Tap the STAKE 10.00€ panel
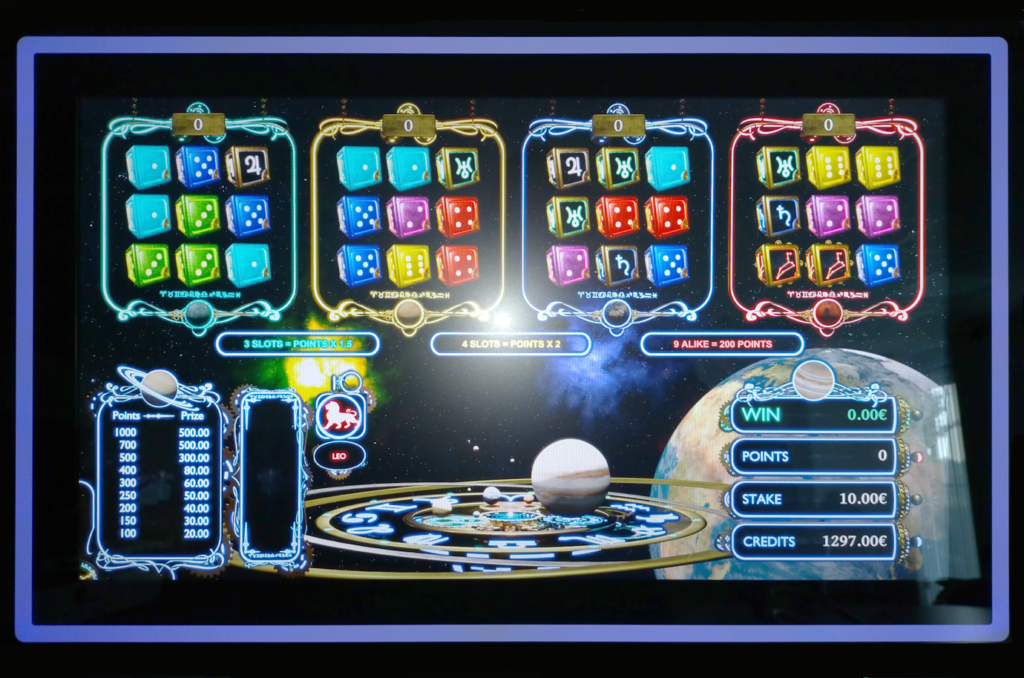This screenshot has width=1024, height=678. point(813,498)
